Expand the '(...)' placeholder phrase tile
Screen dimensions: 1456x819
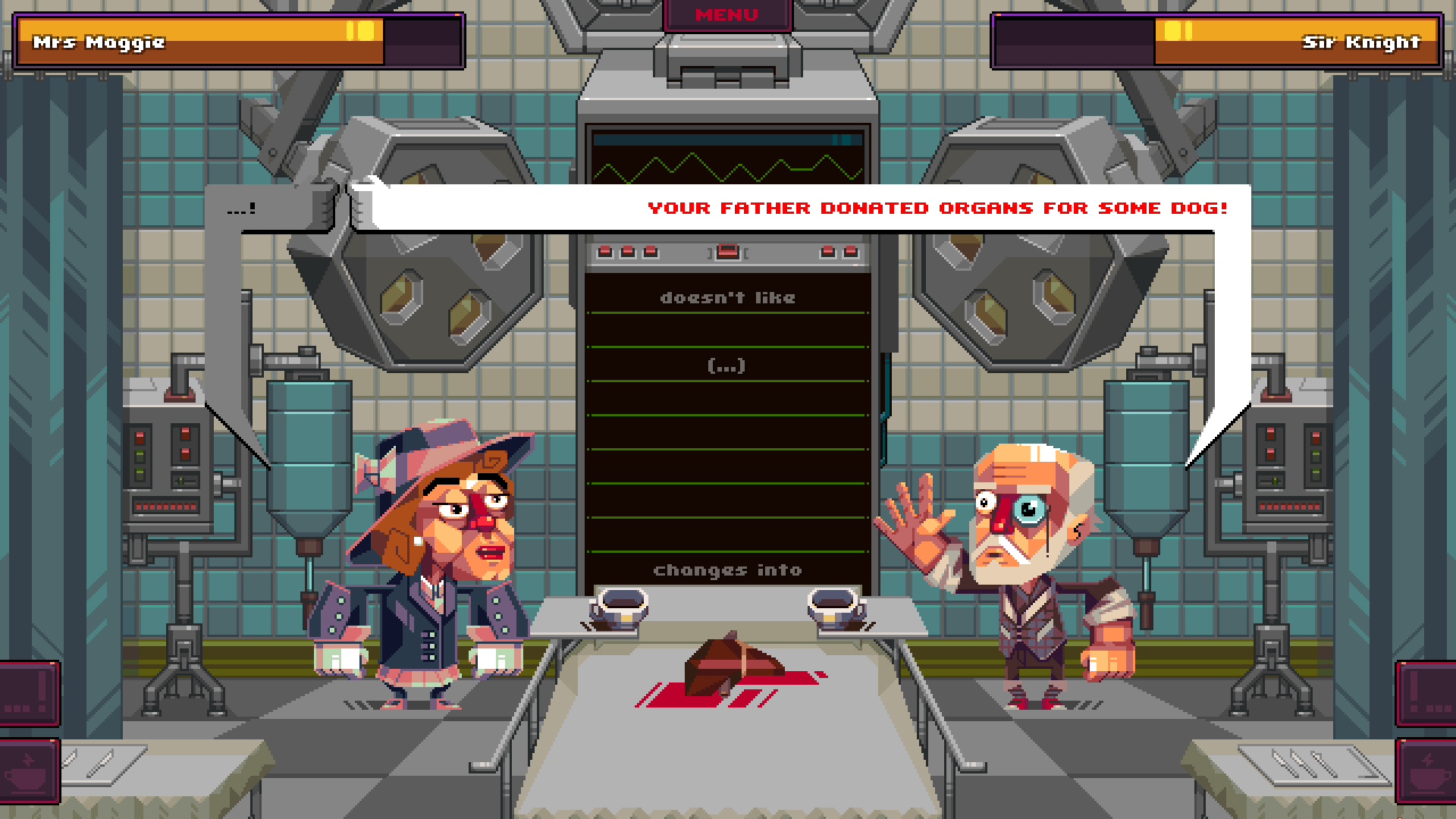click(728, 365)
